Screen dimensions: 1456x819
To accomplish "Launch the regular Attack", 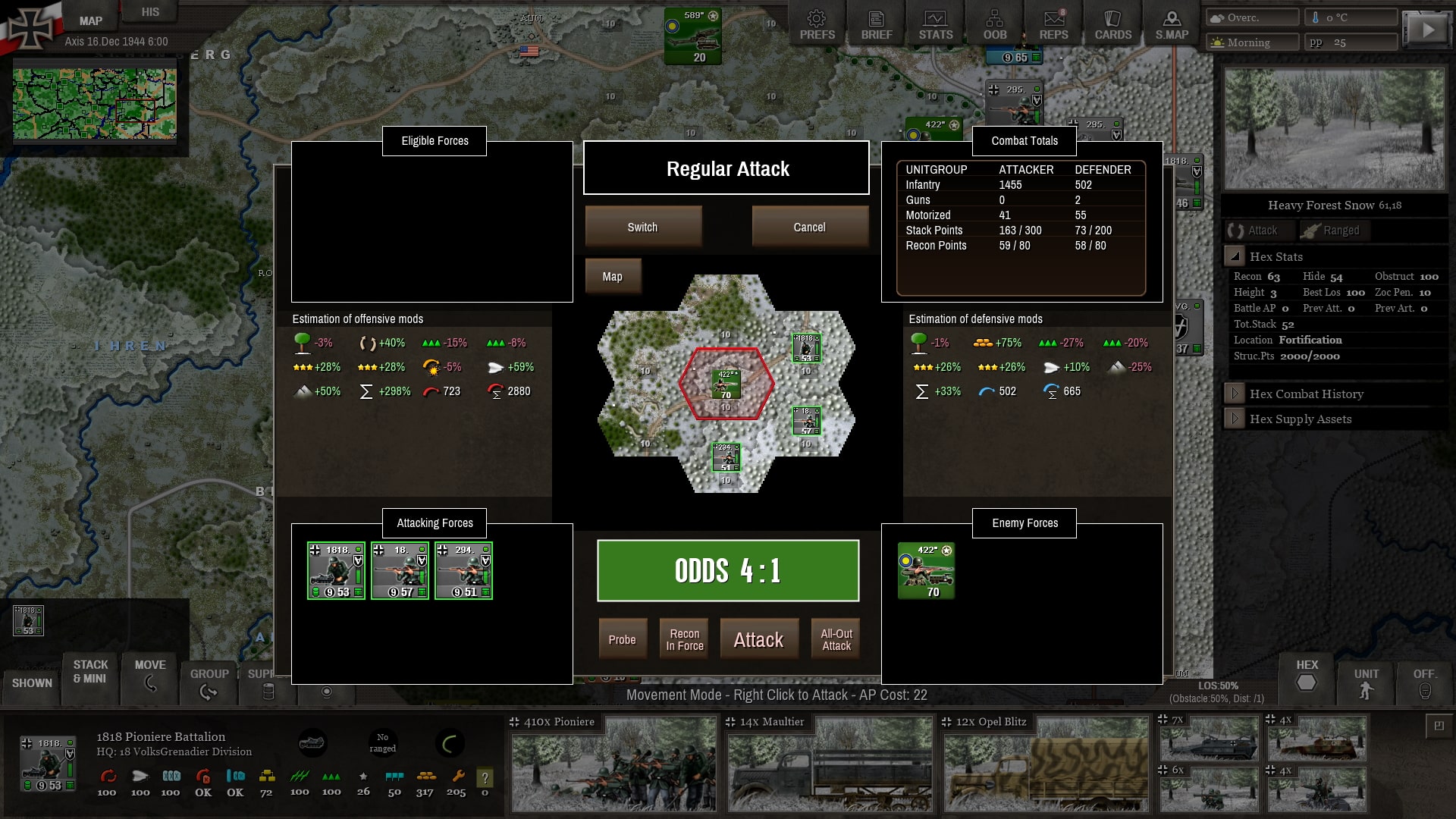I will [758, 639].
